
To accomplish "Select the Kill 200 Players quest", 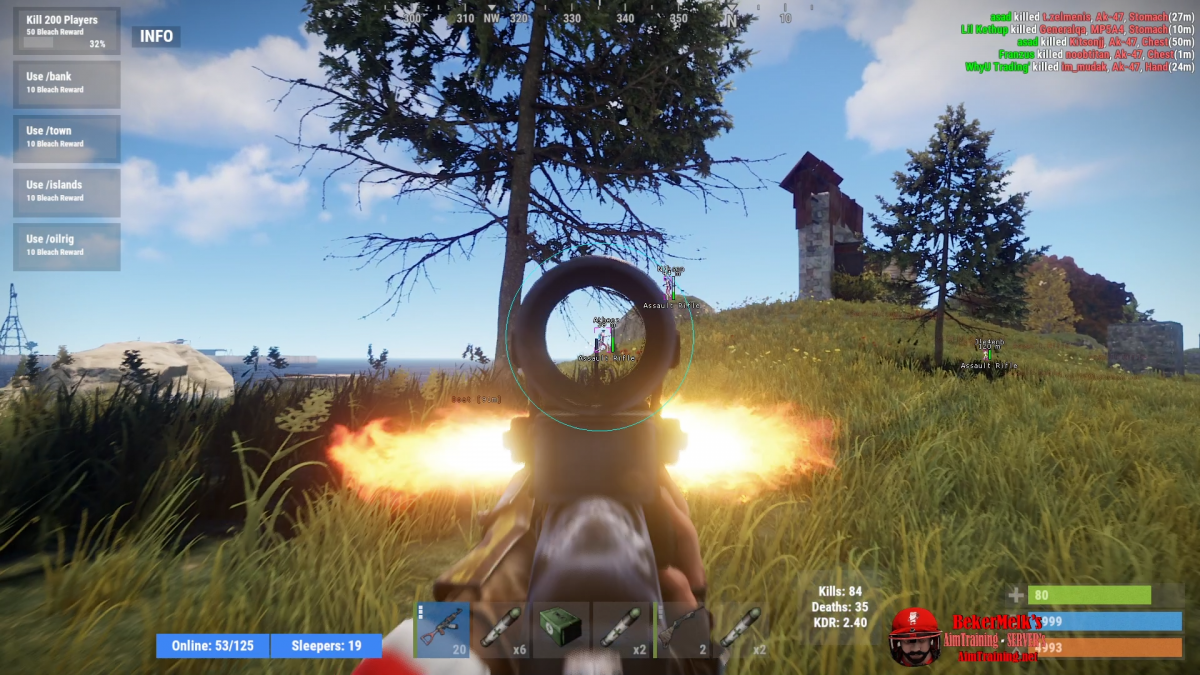I will [66, 31].
